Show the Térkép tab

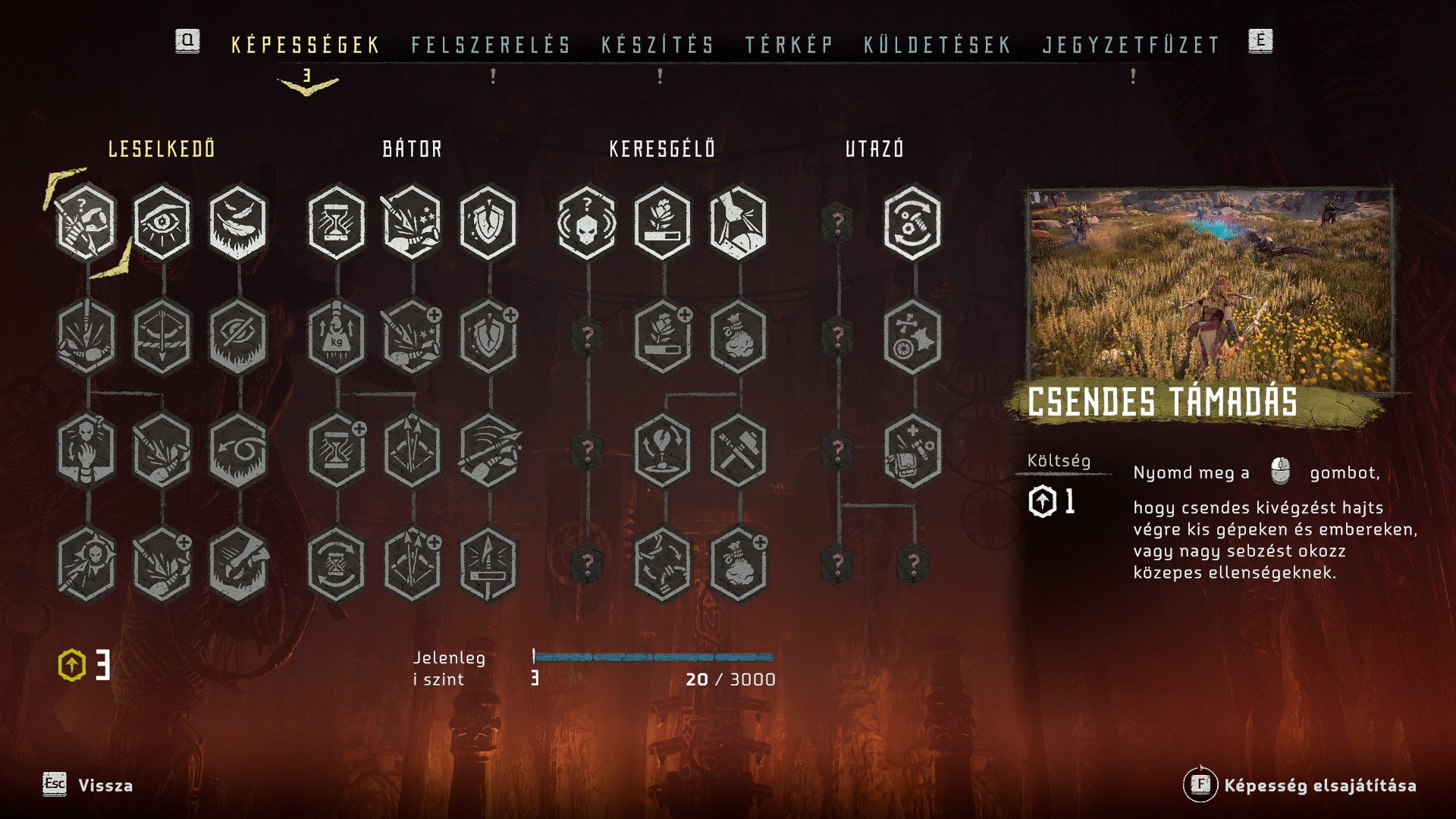pos(789,45)
